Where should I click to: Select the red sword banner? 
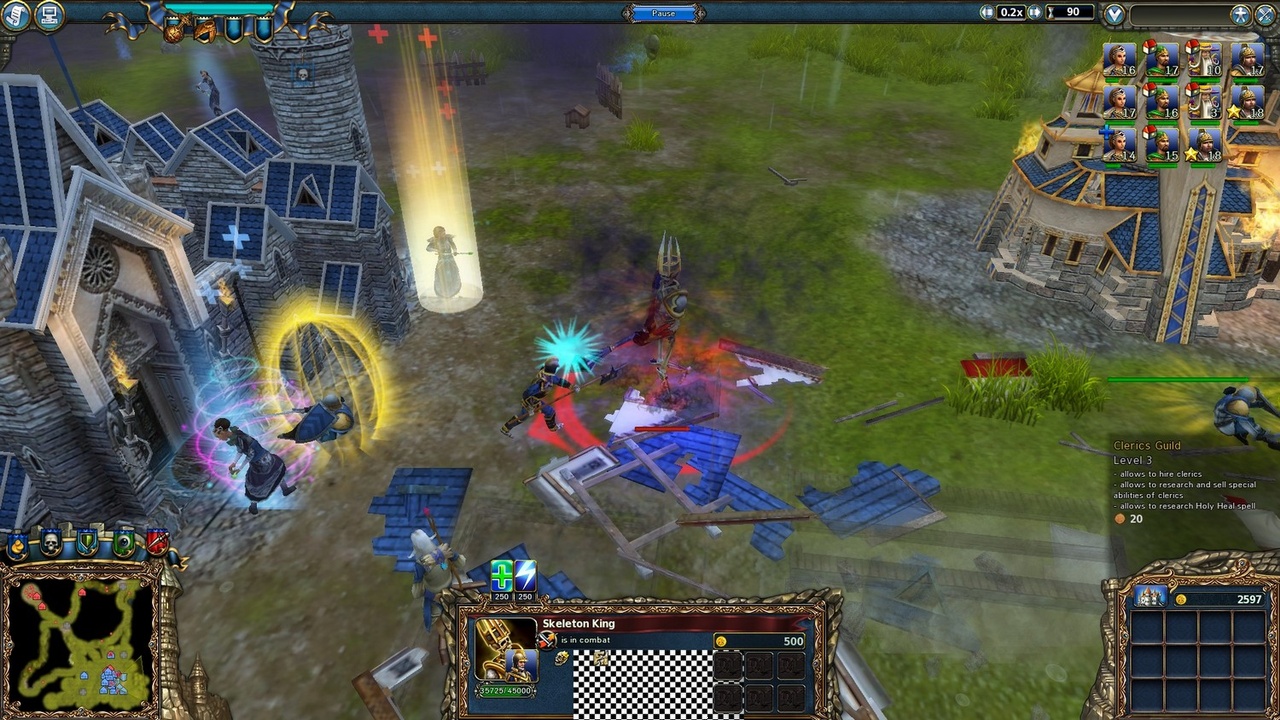pyautogui.click(x=157, y=542)
